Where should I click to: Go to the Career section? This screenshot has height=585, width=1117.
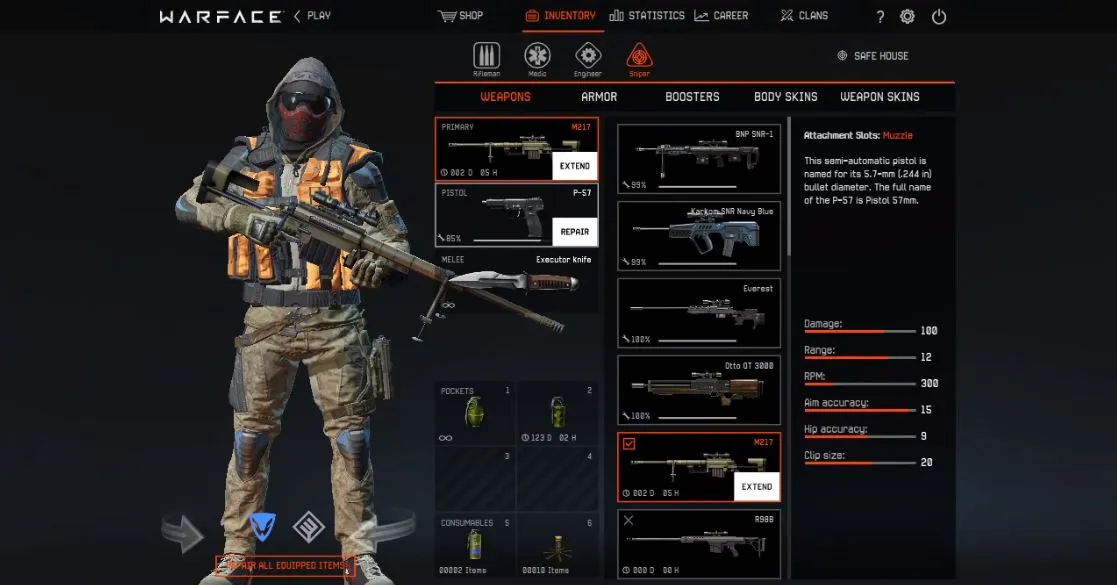(x=721, y=16)
